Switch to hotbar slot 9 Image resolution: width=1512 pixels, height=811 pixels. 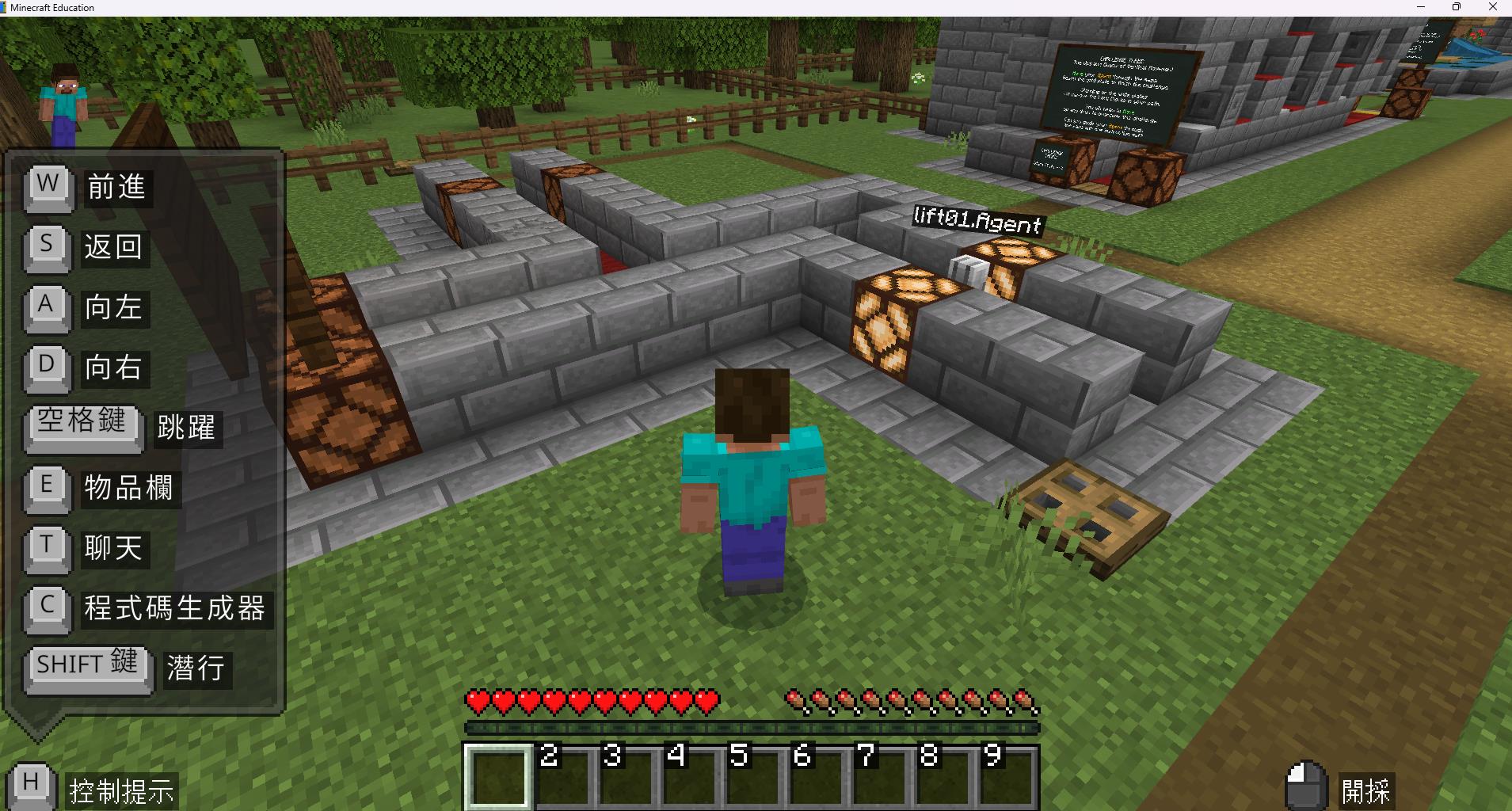(1006, 776)
